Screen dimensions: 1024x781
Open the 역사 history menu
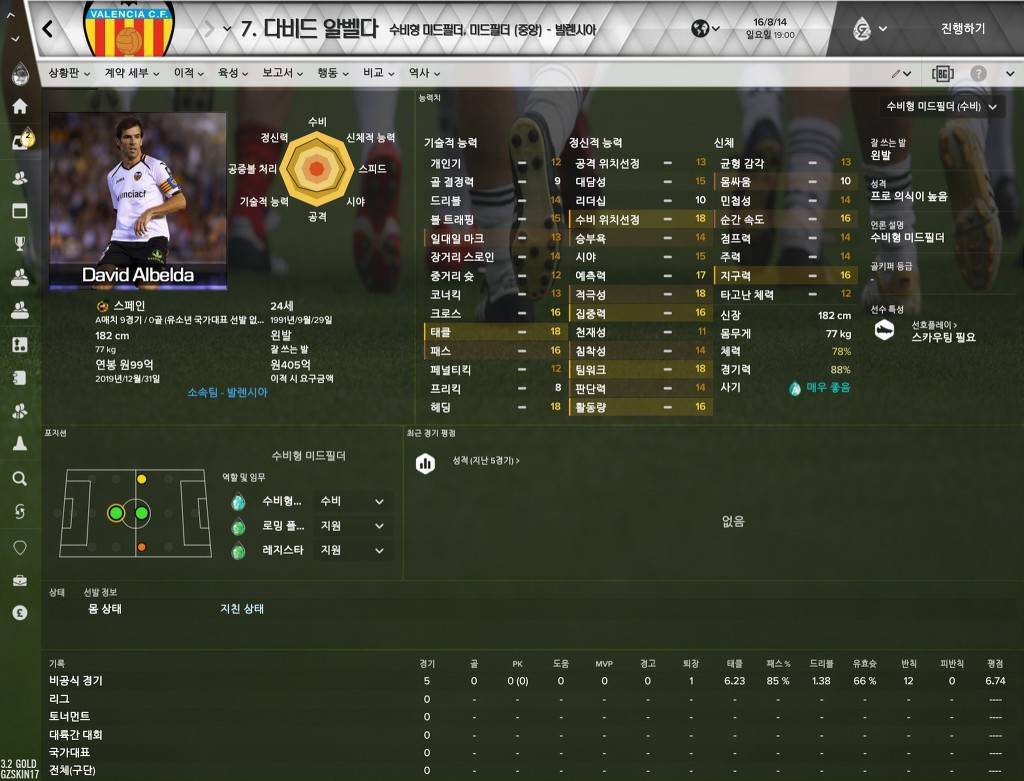(423, 73)
